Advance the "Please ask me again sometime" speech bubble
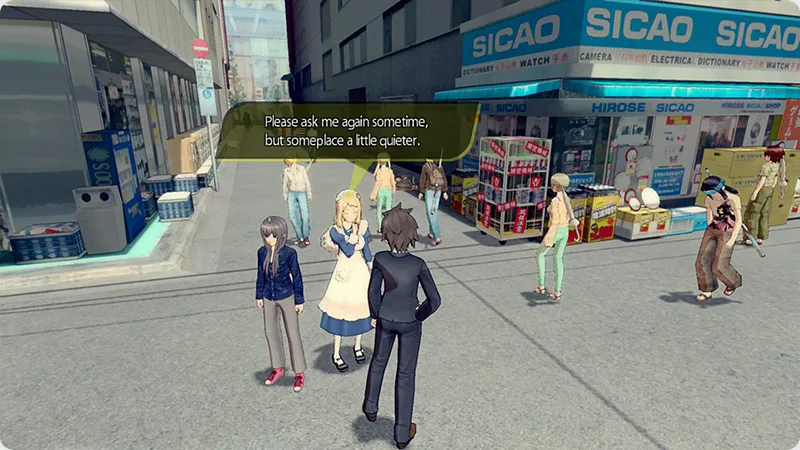 coord(348,131)
